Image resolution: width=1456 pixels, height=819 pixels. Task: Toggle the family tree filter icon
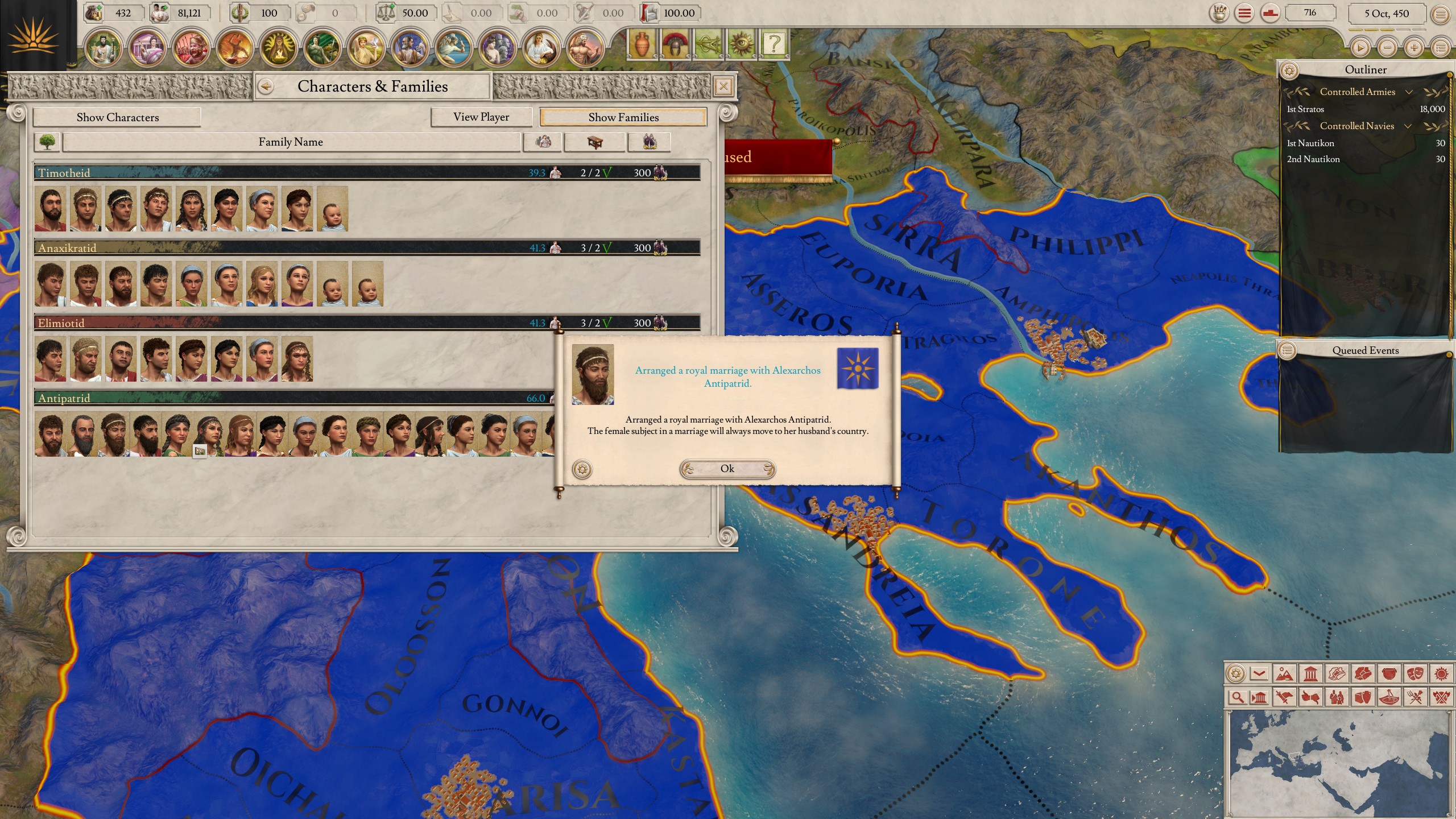point(47,142)
